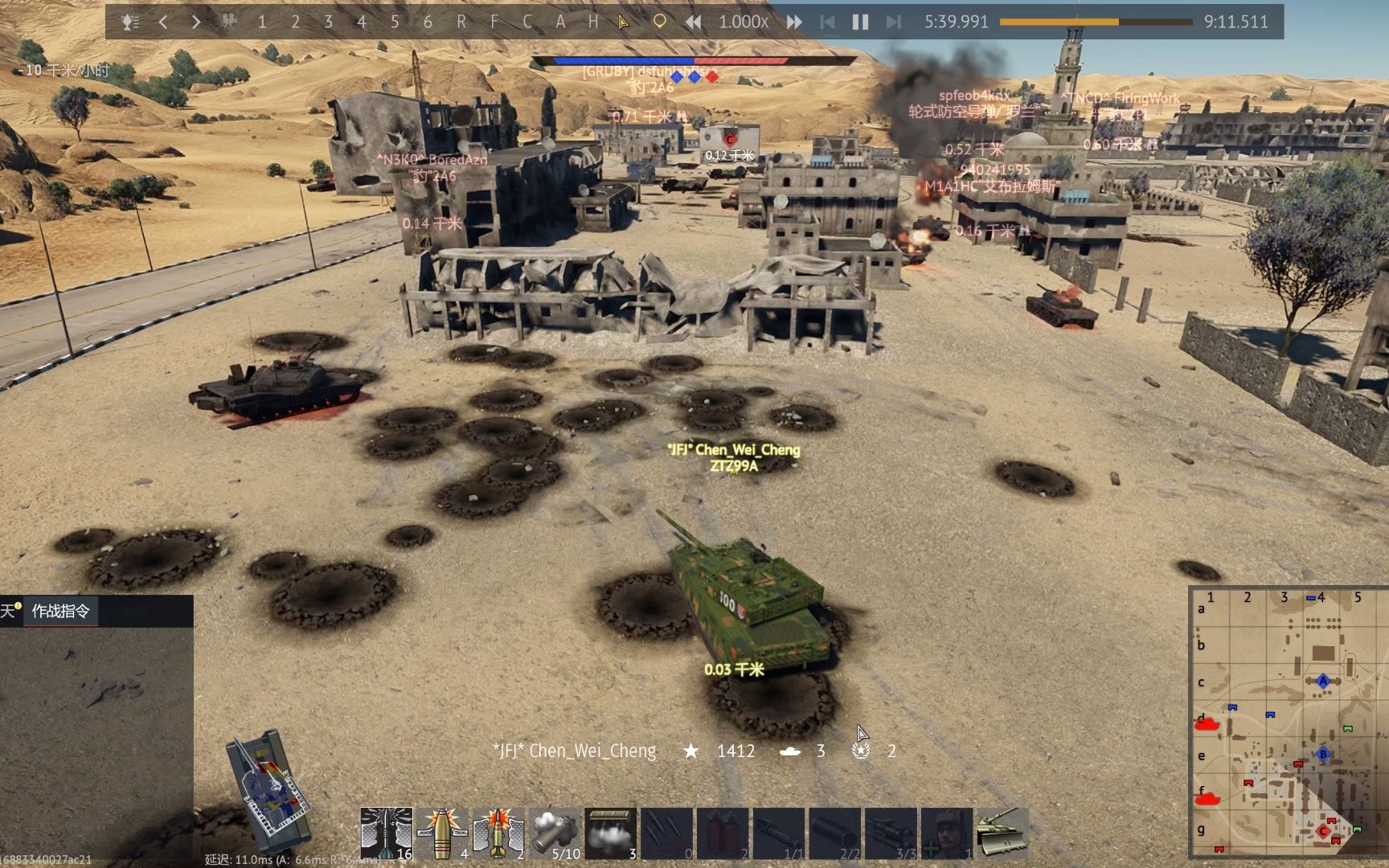Pause the replay playback

[x=860, y=22]
